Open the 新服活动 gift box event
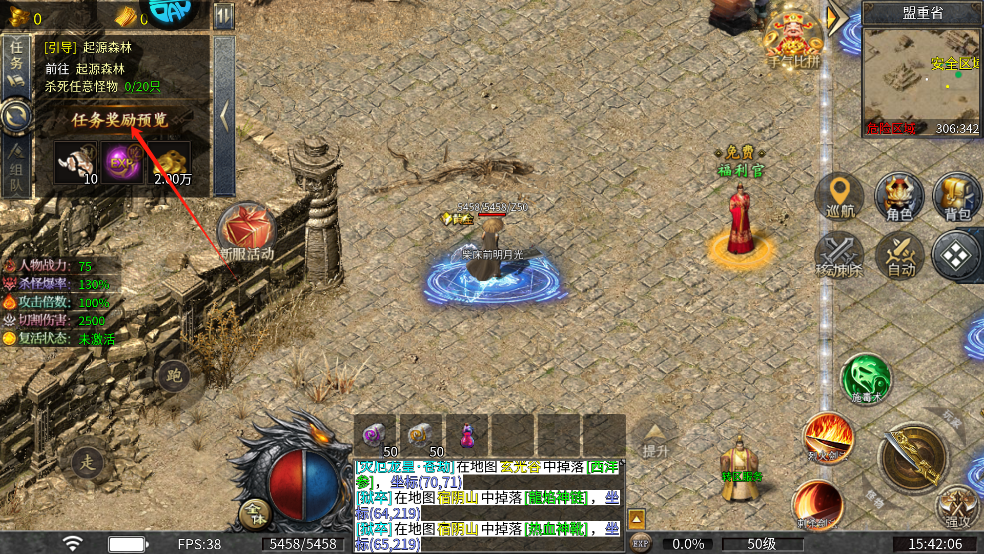984x554 pixels. coord(247,228)
